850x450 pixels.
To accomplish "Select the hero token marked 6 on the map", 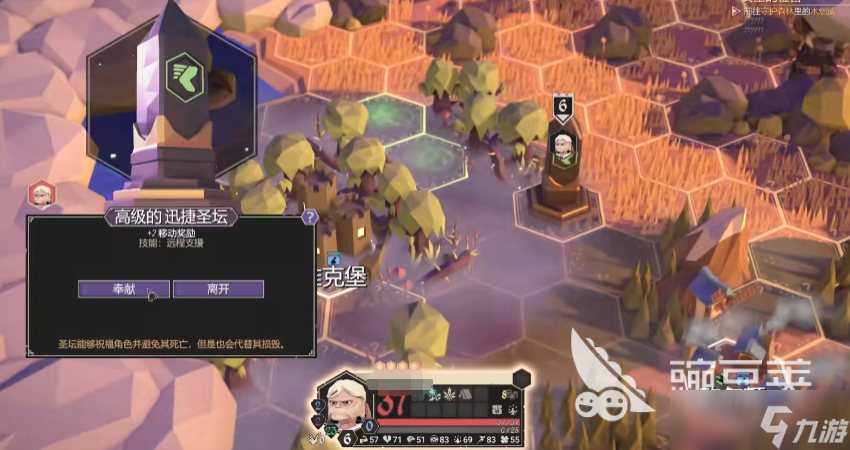I will coord(562,147).
